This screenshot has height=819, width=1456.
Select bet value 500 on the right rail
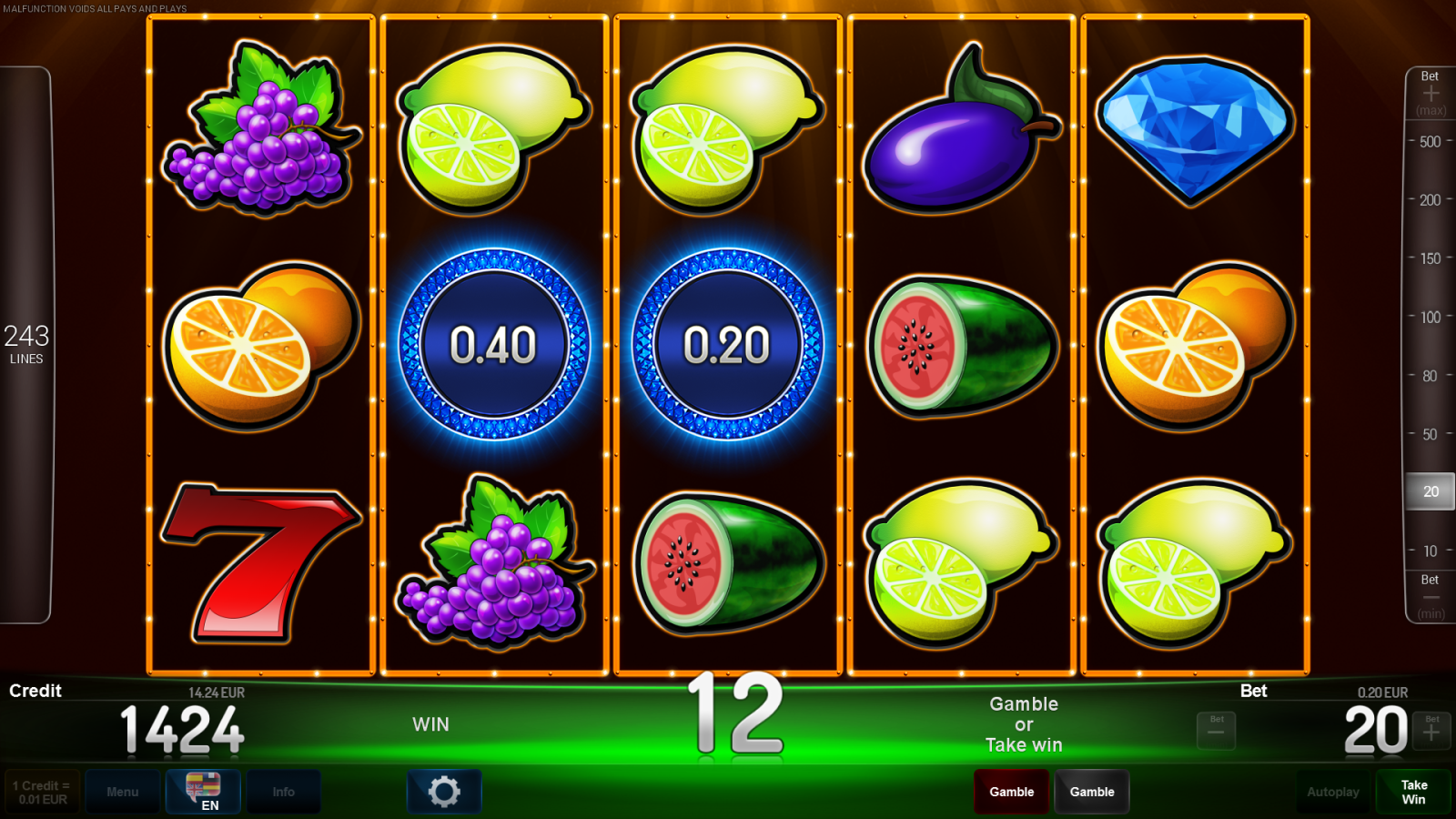click(x=1429, y=142)
